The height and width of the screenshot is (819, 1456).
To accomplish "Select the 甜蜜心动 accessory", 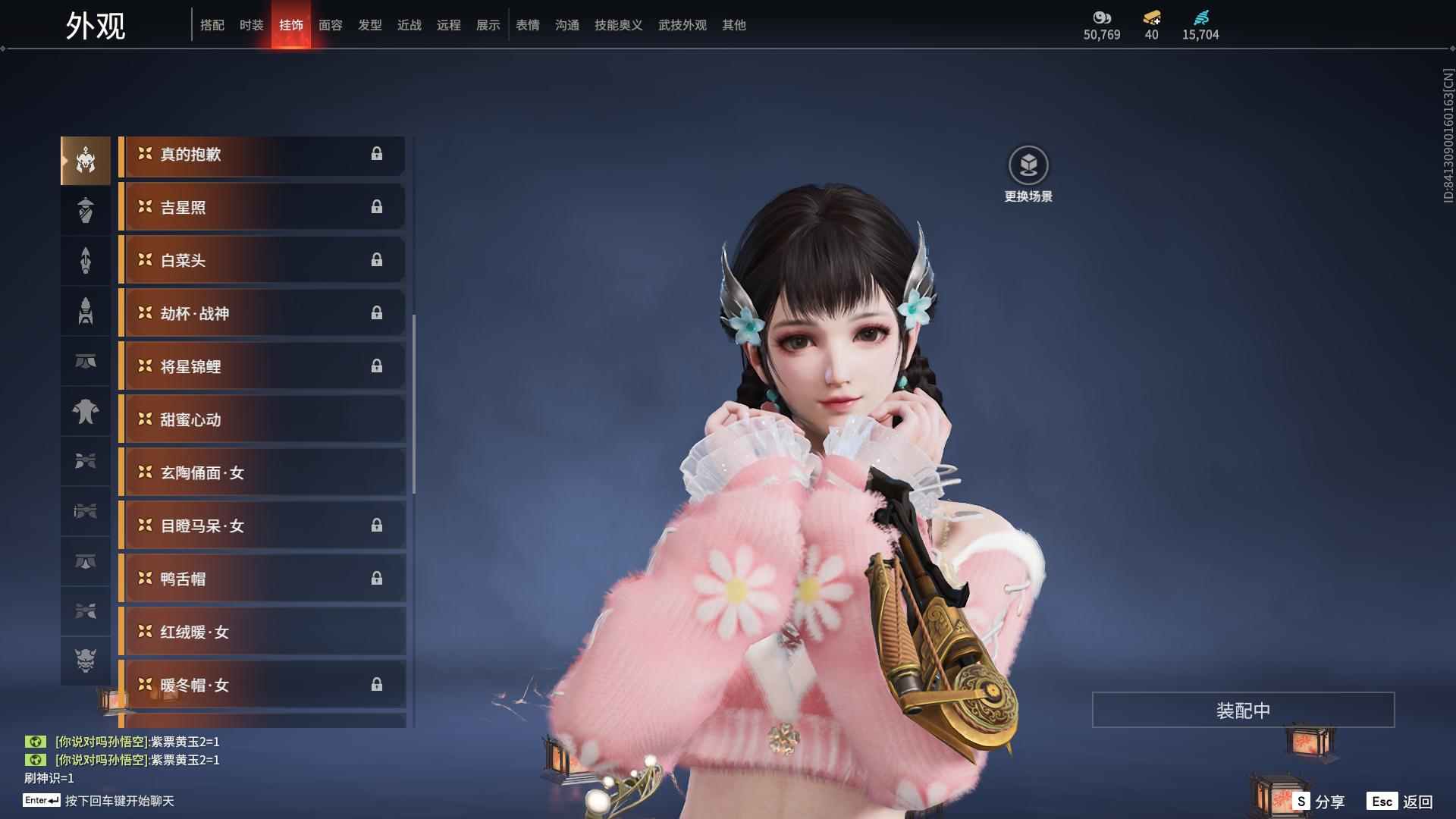I will (x=262, y=419).
